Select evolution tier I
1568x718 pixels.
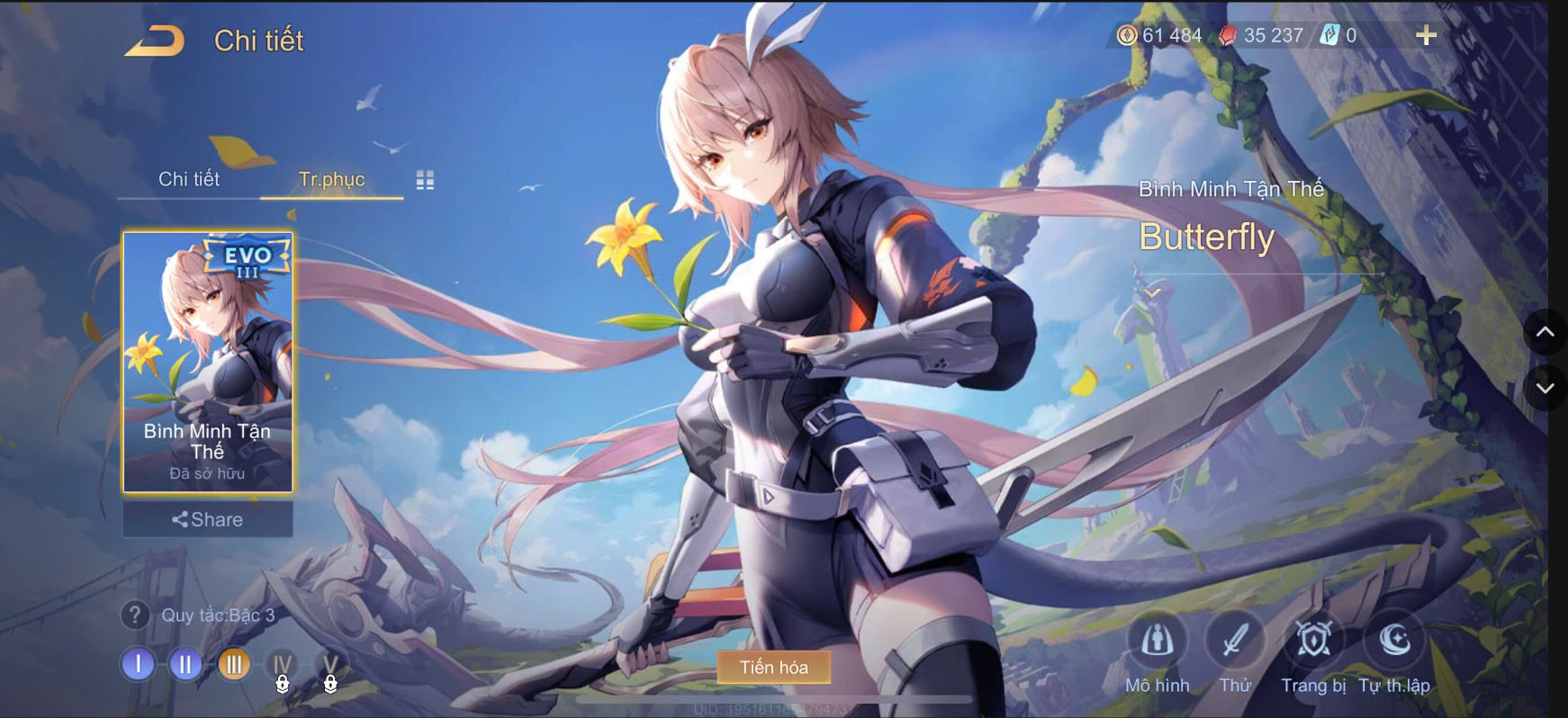[137, 666]
